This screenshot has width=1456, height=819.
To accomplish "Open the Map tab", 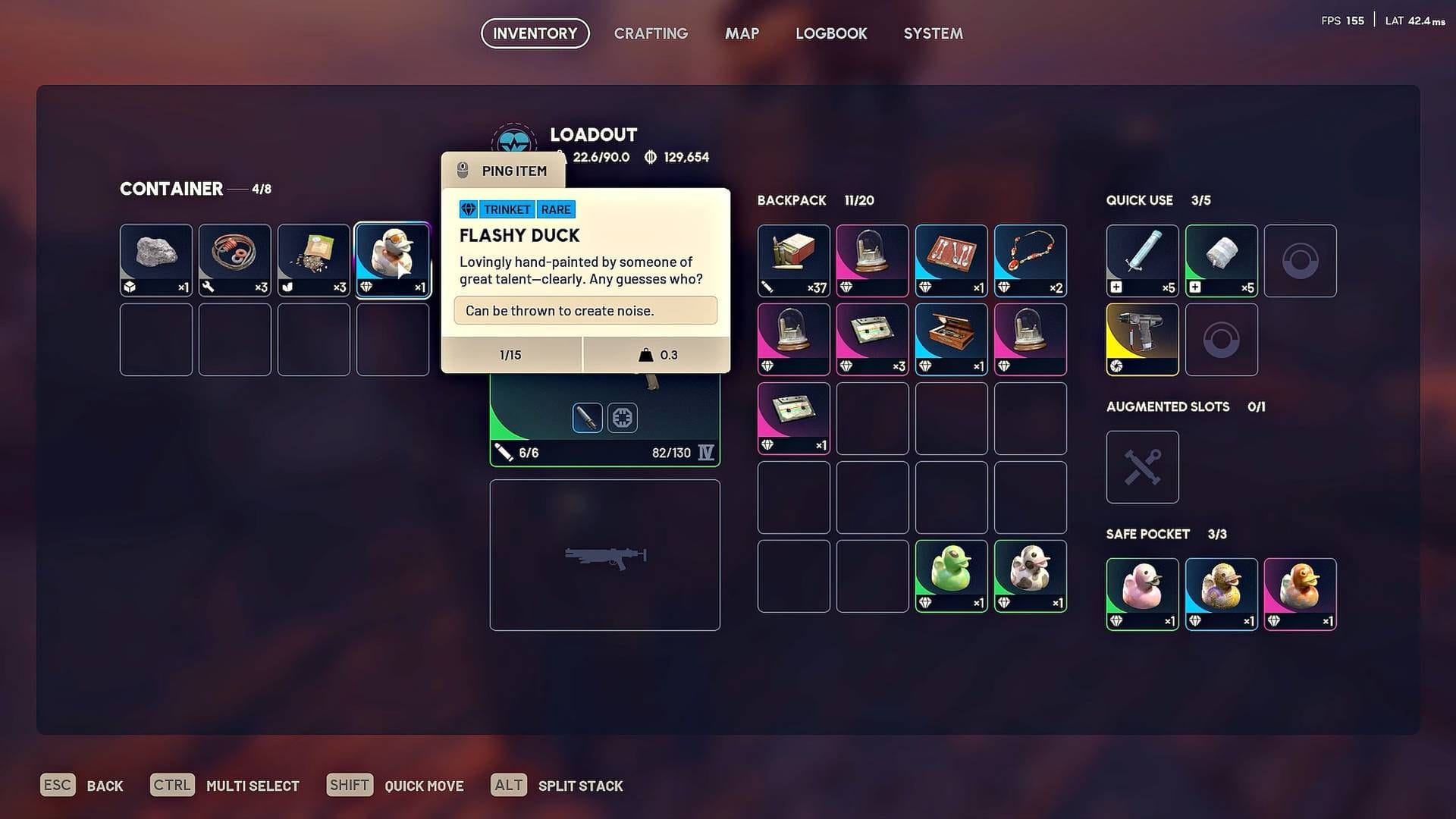I will pos(742,33).
